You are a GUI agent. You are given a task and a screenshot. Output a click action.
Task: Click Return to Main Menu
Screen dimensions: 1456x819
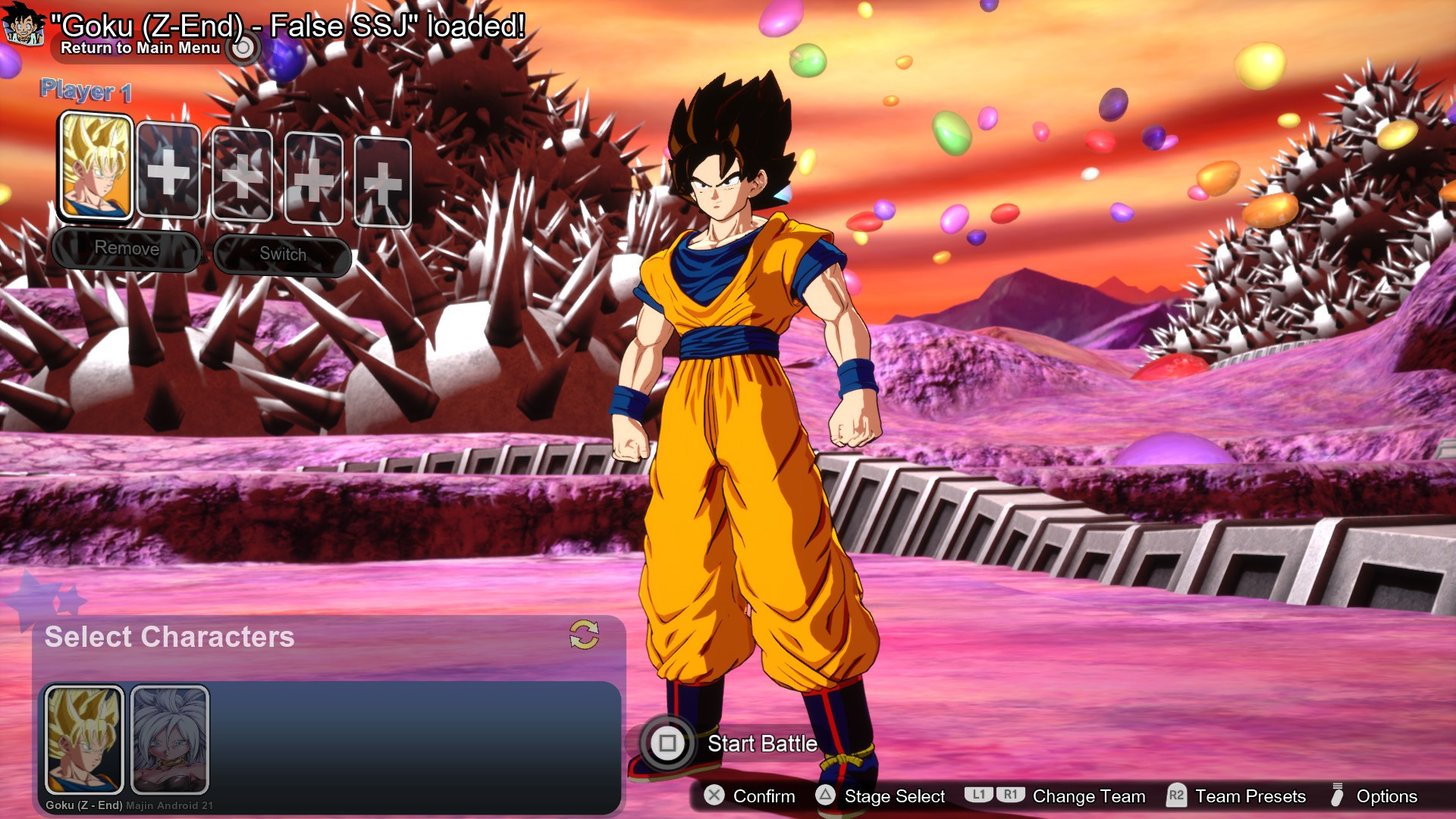click(141, 48)
